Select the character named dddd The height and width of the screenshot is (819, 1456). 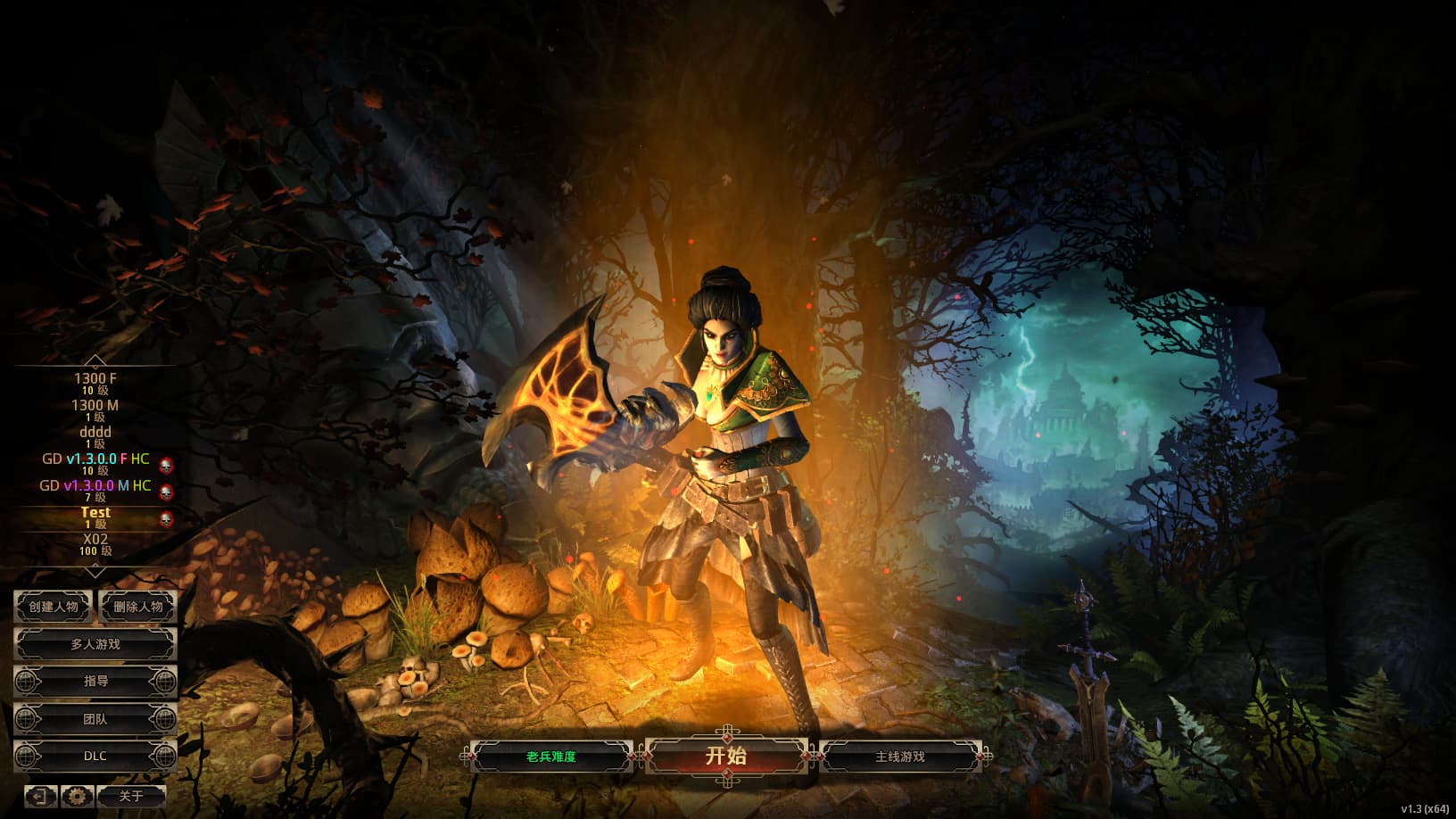click(x=95, y=436)
